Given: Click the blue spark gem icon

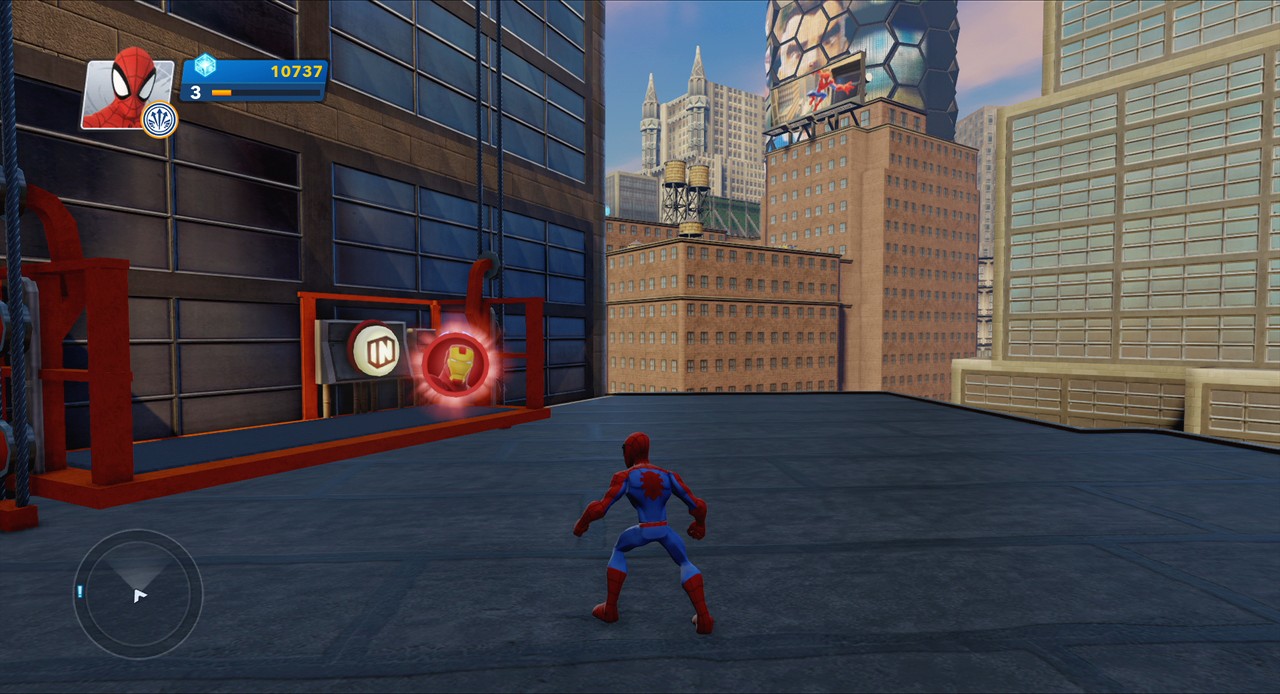Looking at the screenshot, I should (x=205, y=66).
